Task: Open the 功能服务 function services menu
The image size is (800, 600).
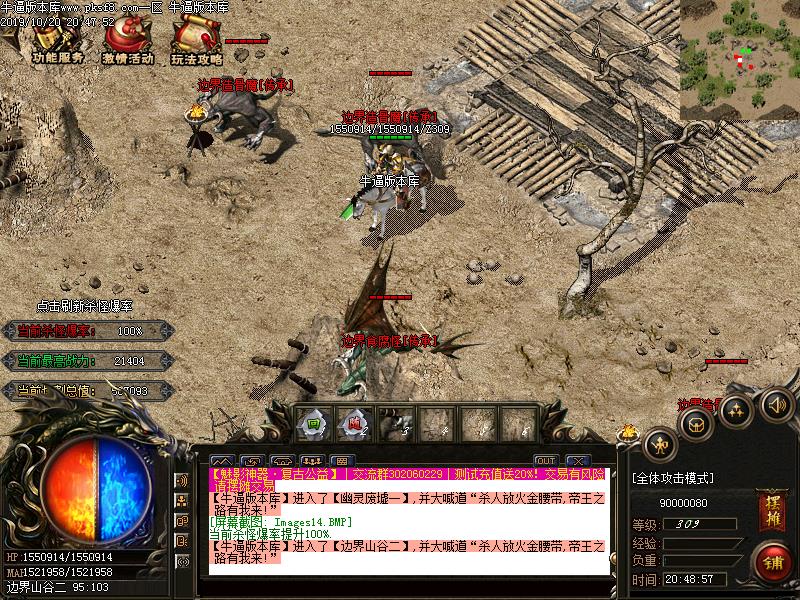Action: 57,42
